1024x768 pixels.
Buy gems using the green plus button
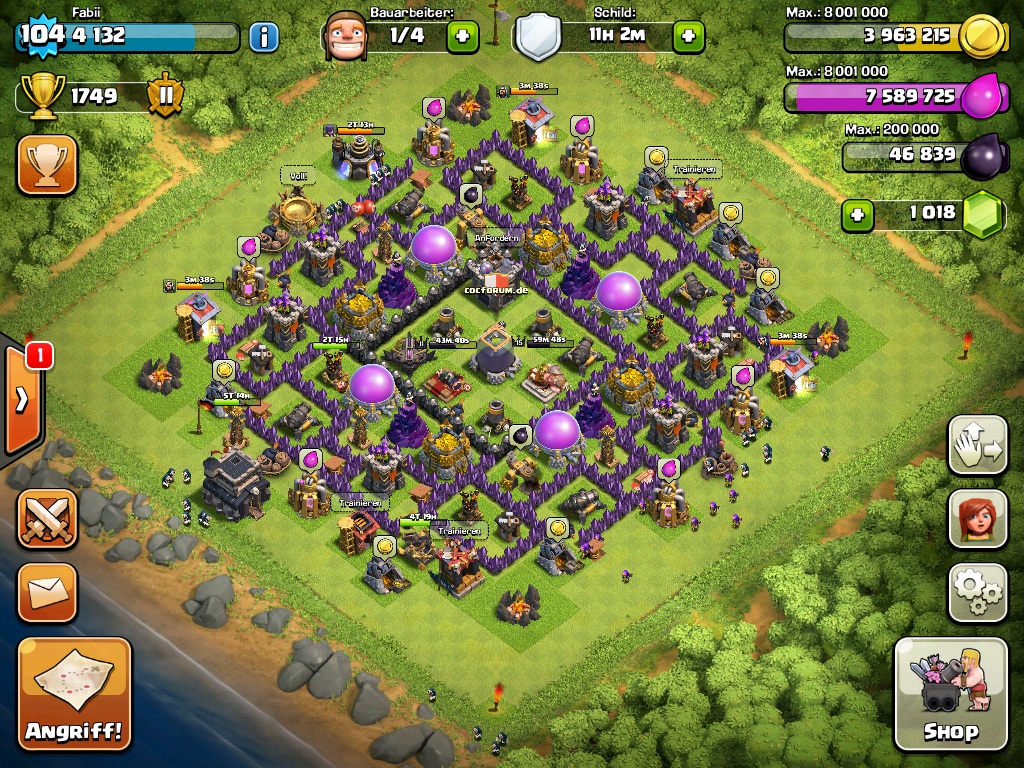(x=856, y=213)
